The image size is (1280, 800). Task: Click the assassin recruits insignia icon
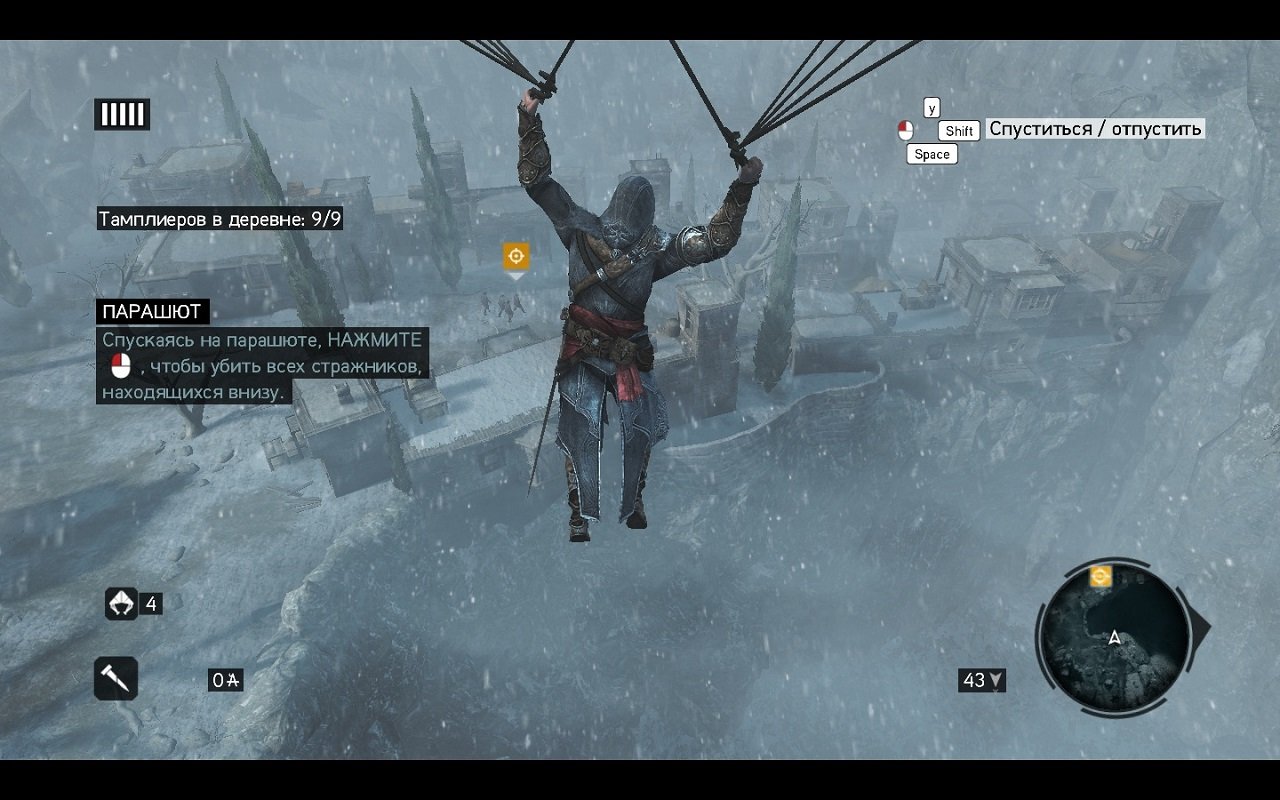121,603
